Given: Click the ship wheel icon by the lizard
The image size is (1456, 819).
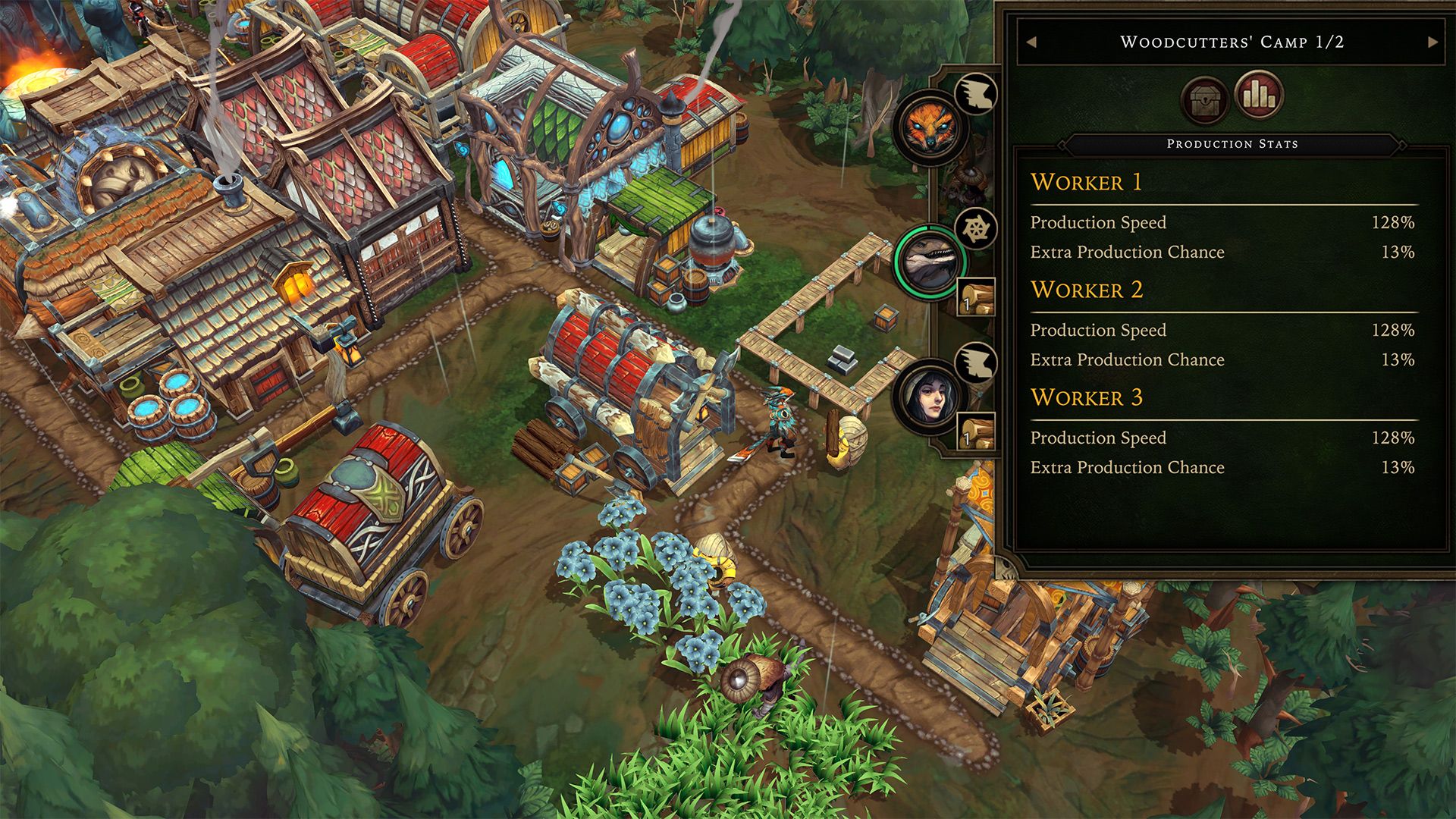Looking at the screenshot, I should click(x=975, y=227).
